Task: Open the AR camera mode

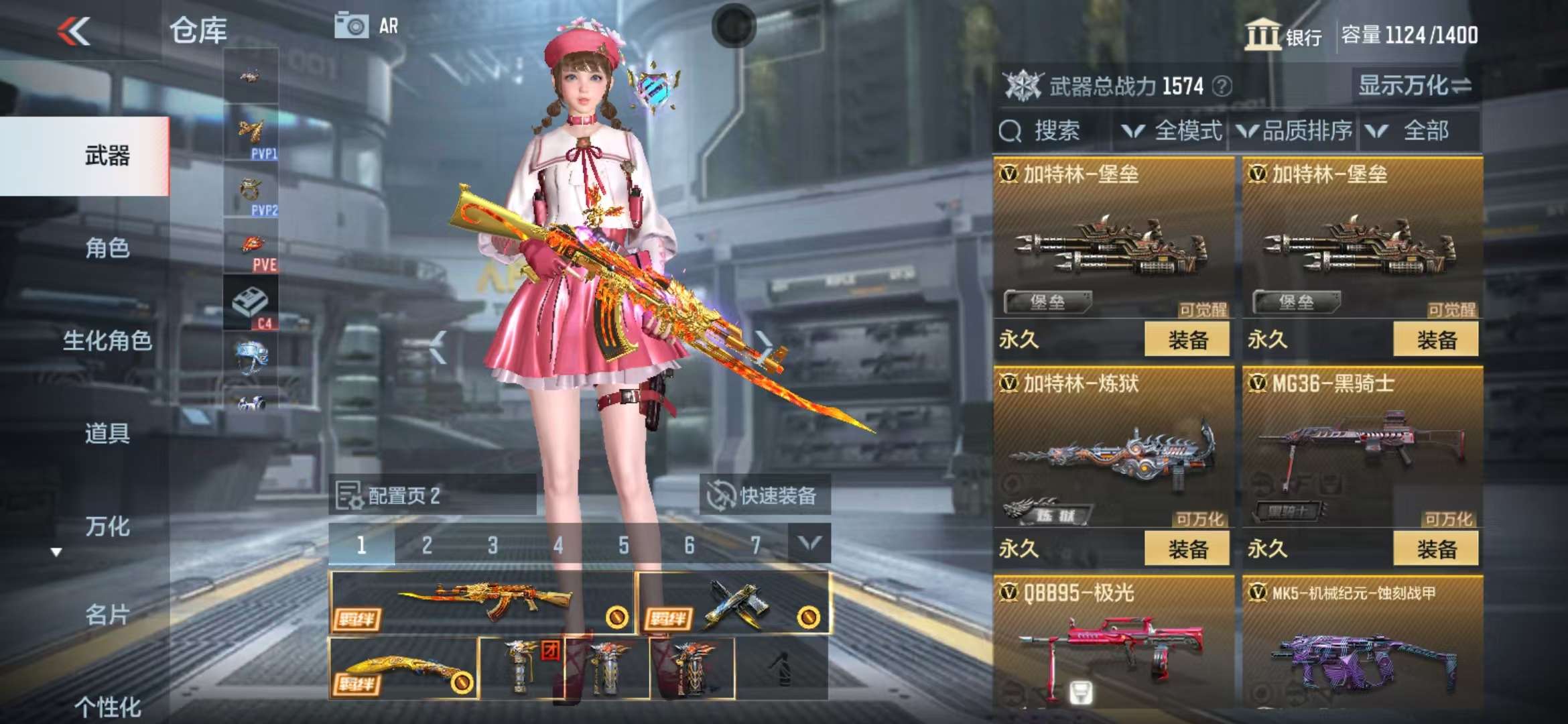Action: (367, 26)
